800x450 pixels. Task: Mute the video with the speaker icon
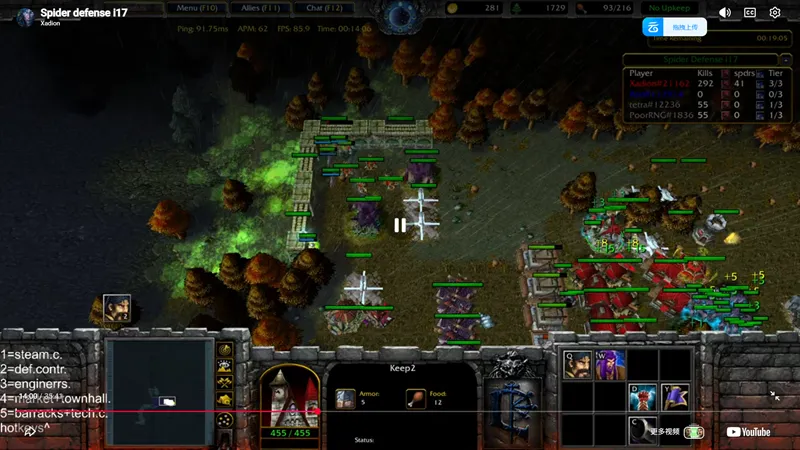point(725,13)
